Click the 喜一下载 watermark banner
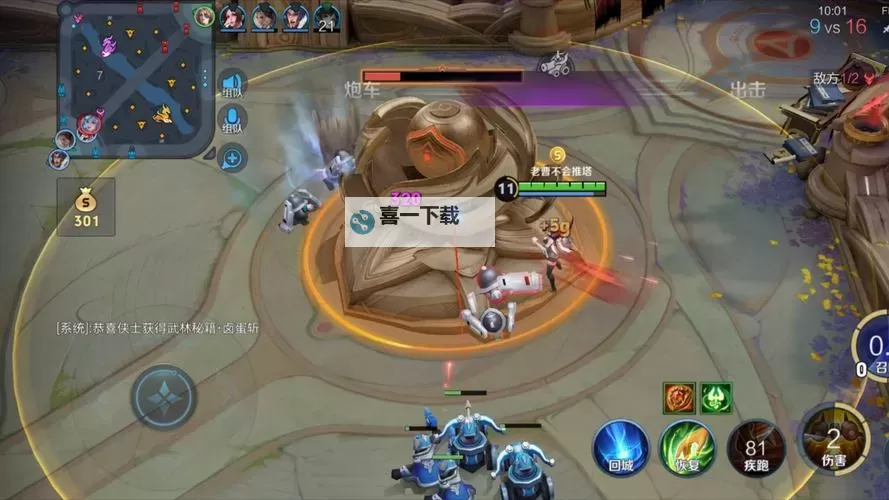This screenshot has height=500, width=889. pos(420,220)
